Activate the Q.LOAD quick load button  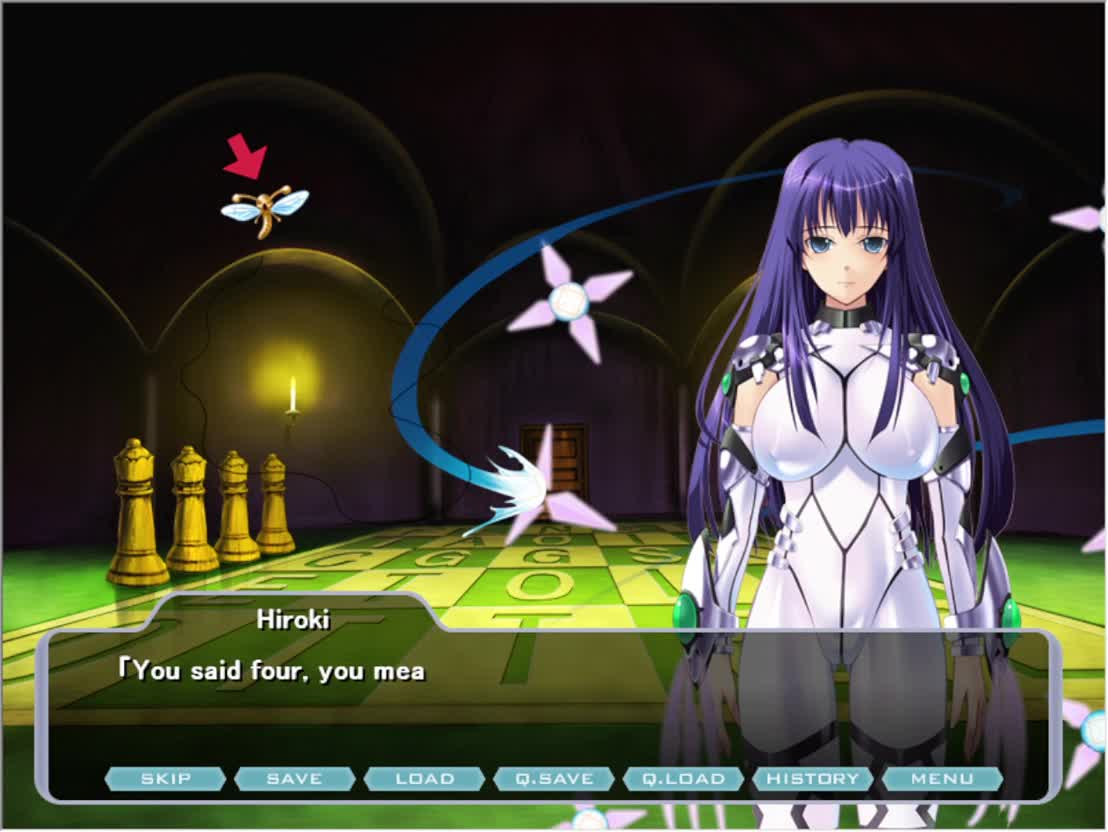coord(683,778)
